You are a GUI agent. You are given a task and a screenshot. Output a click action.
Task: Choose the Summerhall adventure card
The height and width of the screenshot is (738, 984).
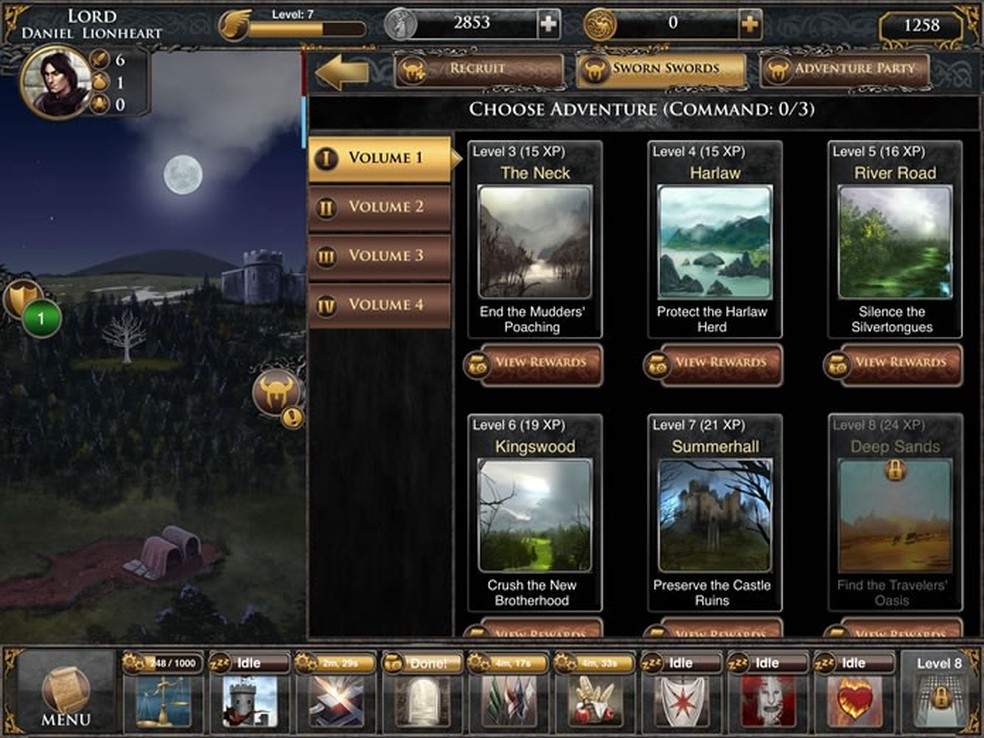(715, 515)
